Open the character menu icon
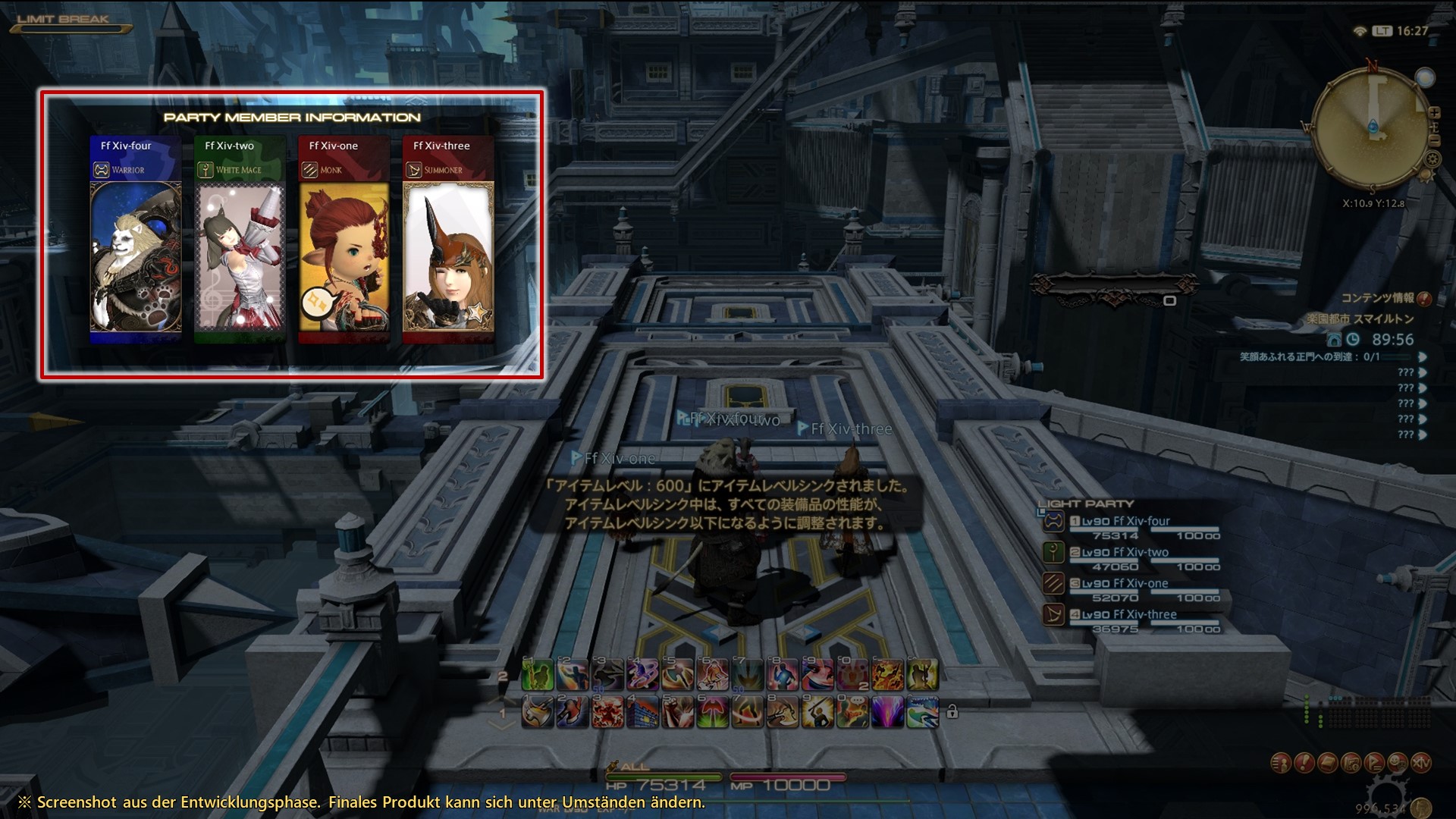 pos(1281,762)
